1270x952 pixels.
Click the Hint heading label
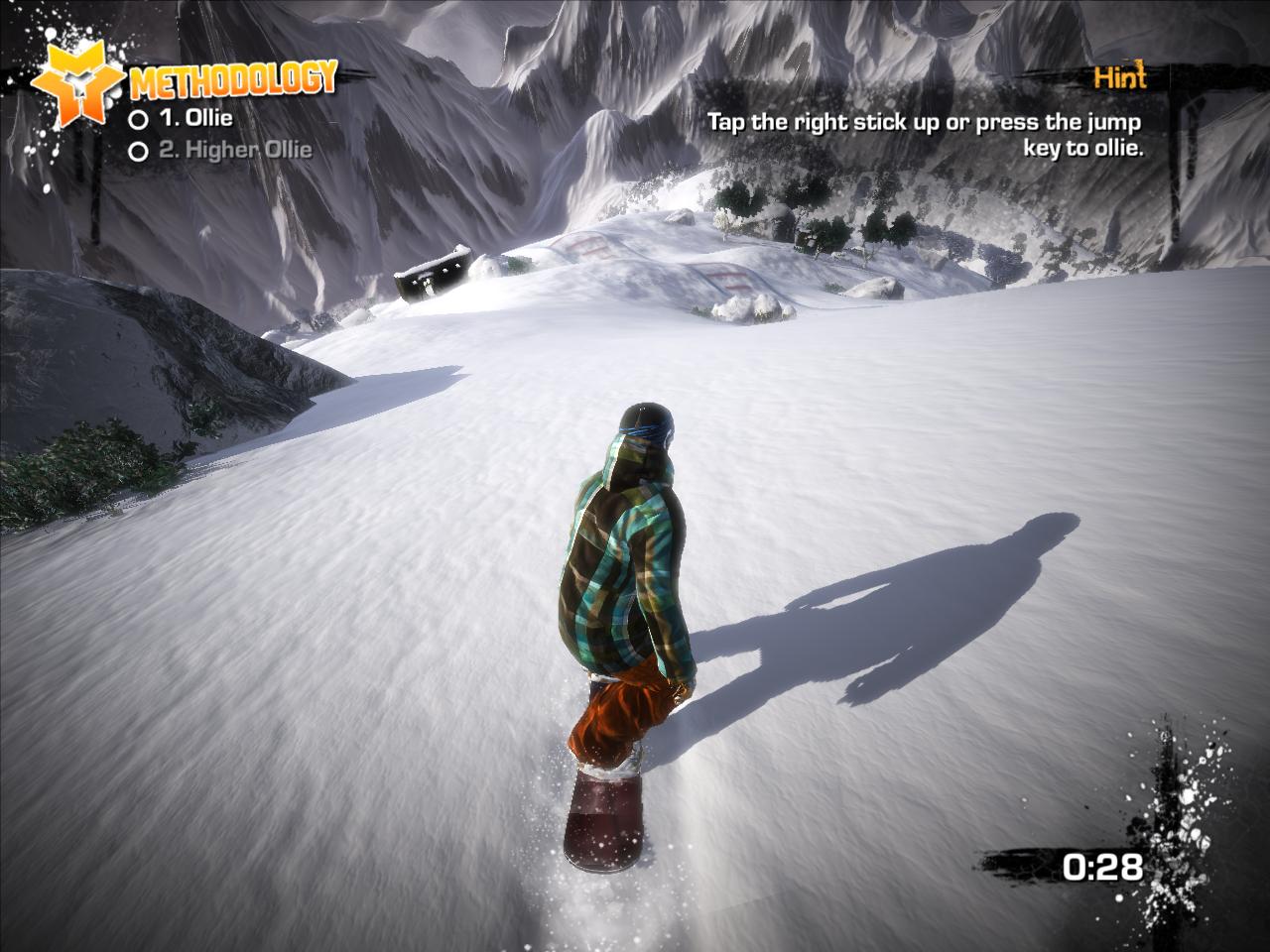tap(1119, 78)
